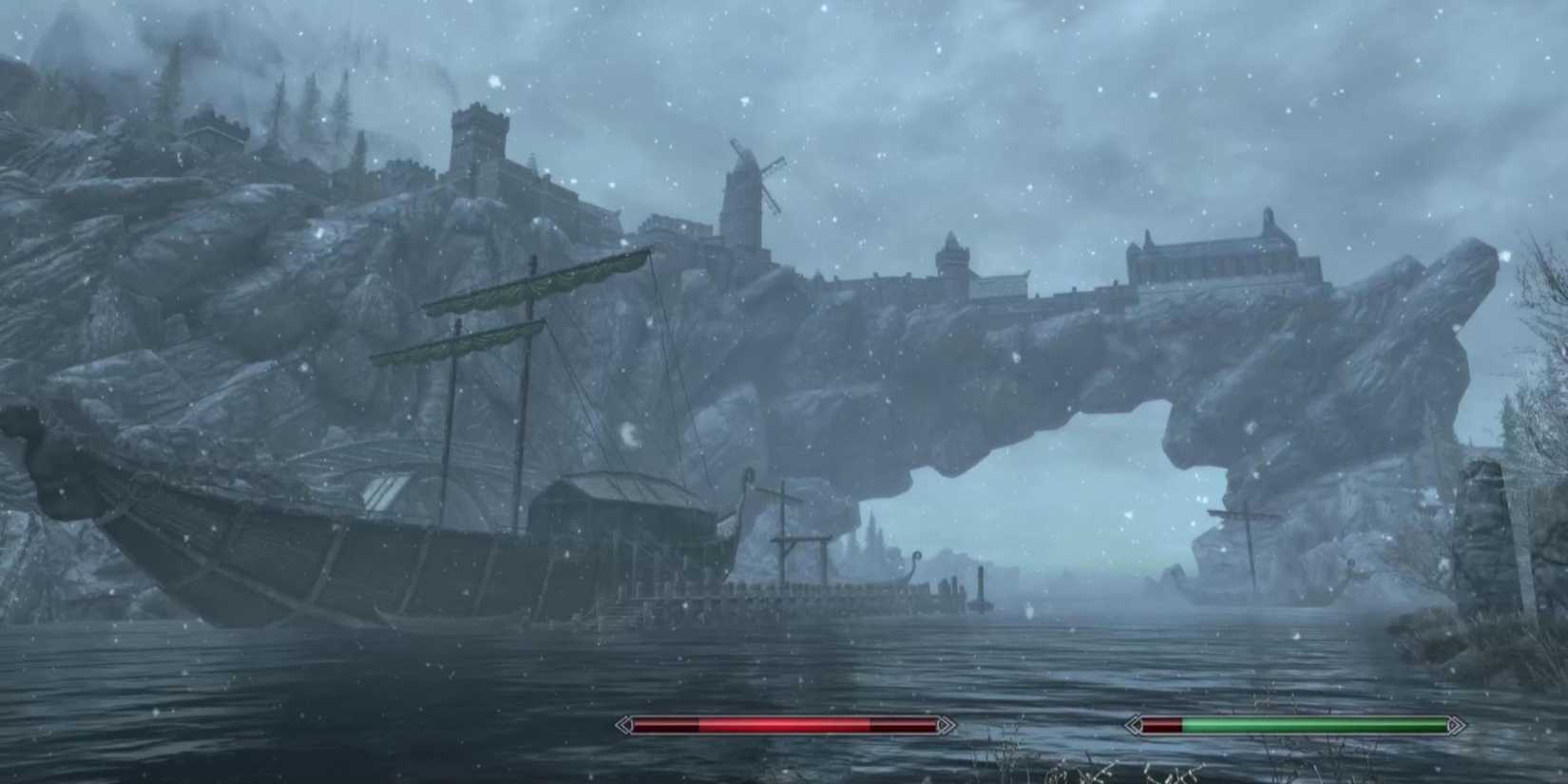1568x784 pixels.
Task: Click the left arrow cap of the stamina bar
Action: (1133, 726)
